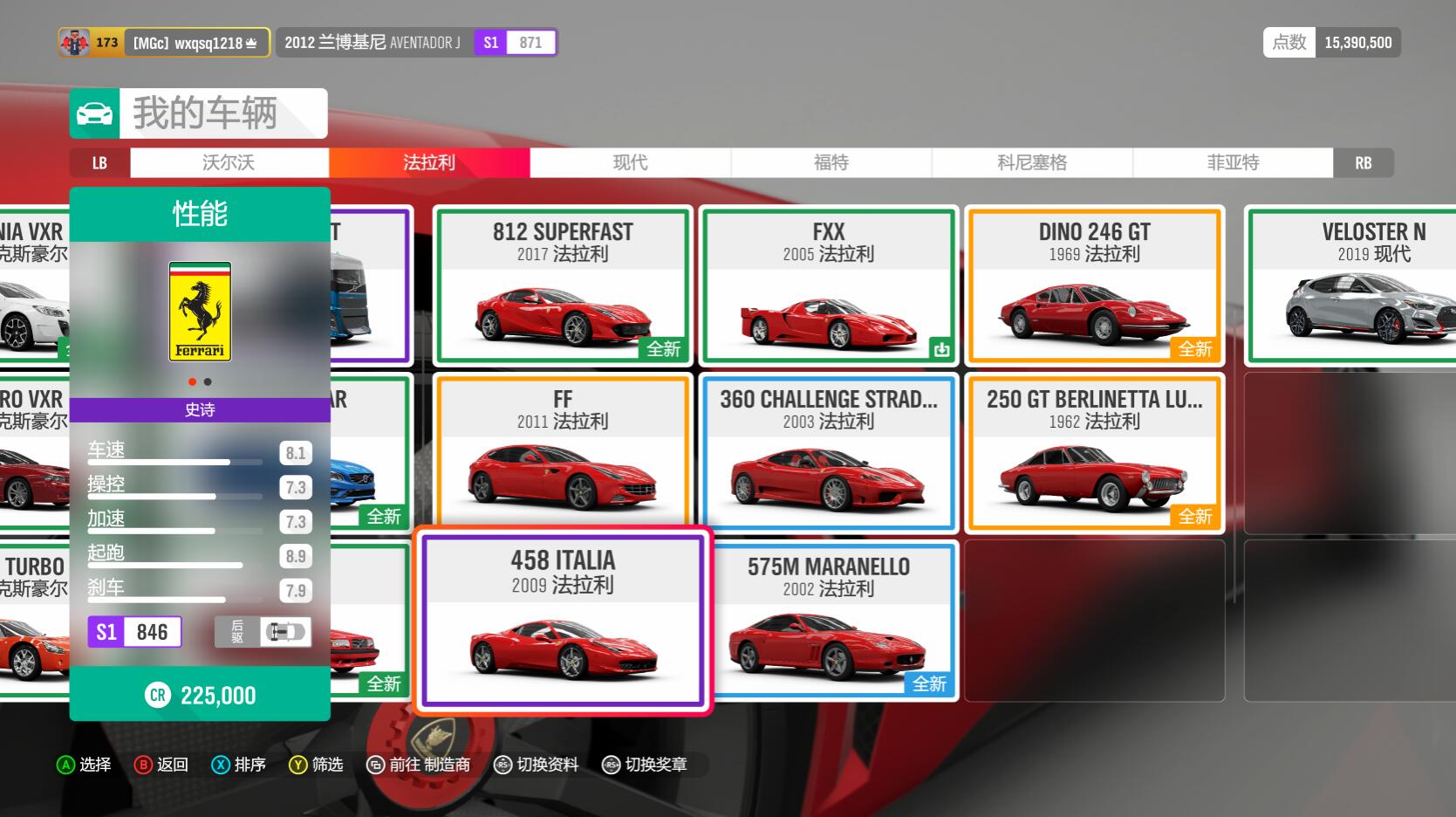
Task: Open the wxqsq1218 player card
Action: click(x=164, y=42)
